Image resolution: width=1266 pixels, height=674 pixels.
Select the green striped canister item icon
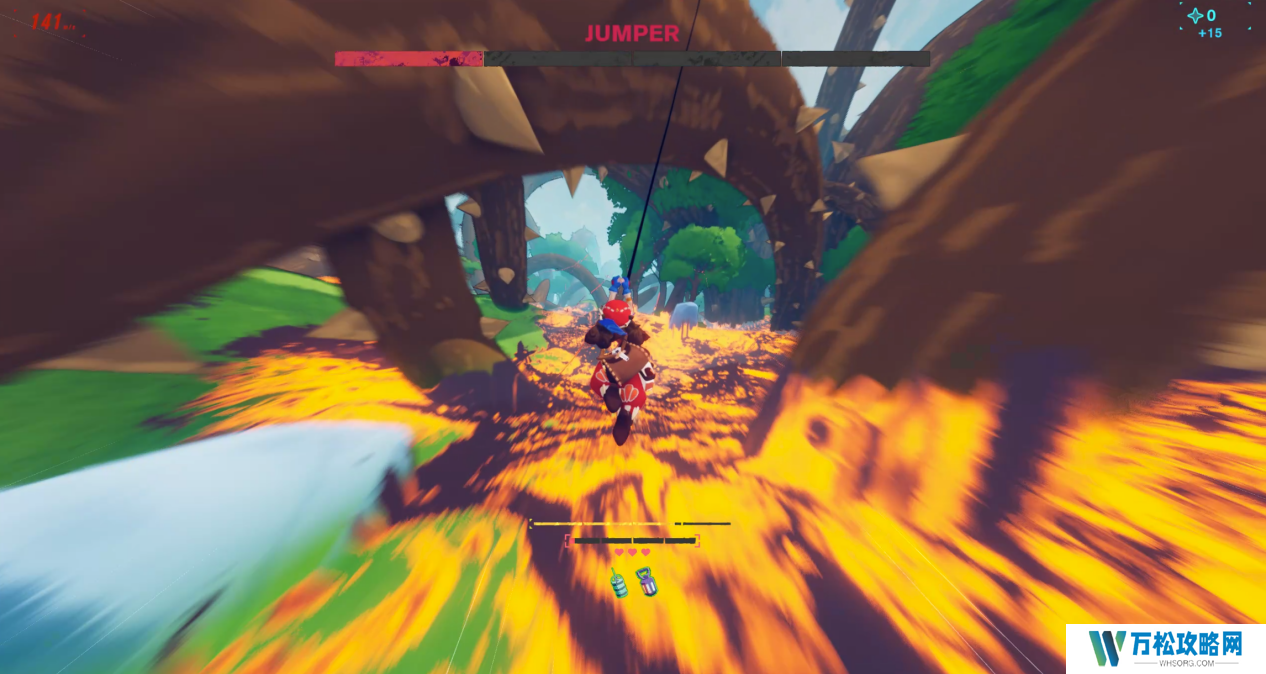pos(619,583)
